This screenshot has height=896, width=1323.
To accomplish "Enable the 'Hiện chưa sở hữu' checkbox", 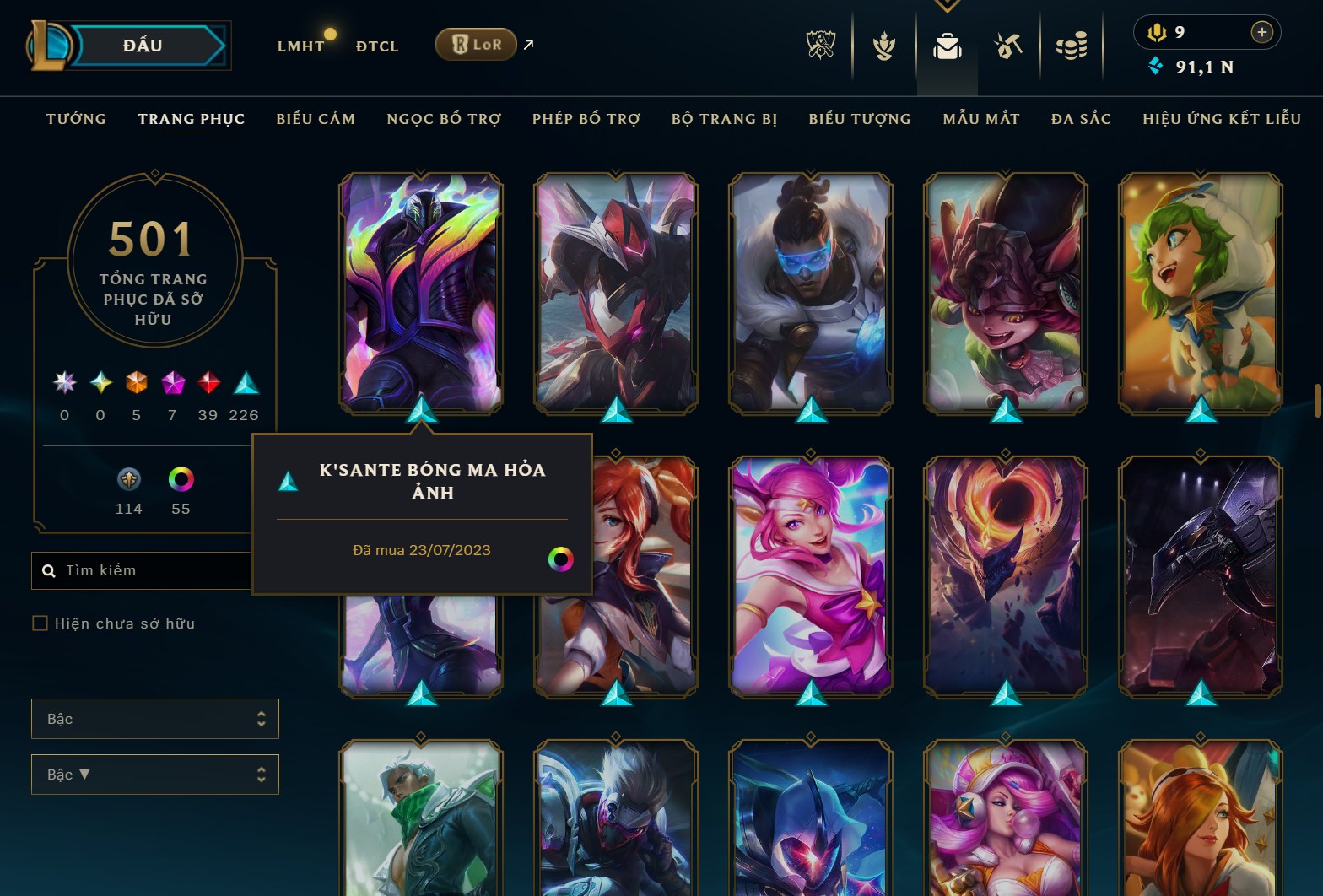I will (x=40, y=623).
